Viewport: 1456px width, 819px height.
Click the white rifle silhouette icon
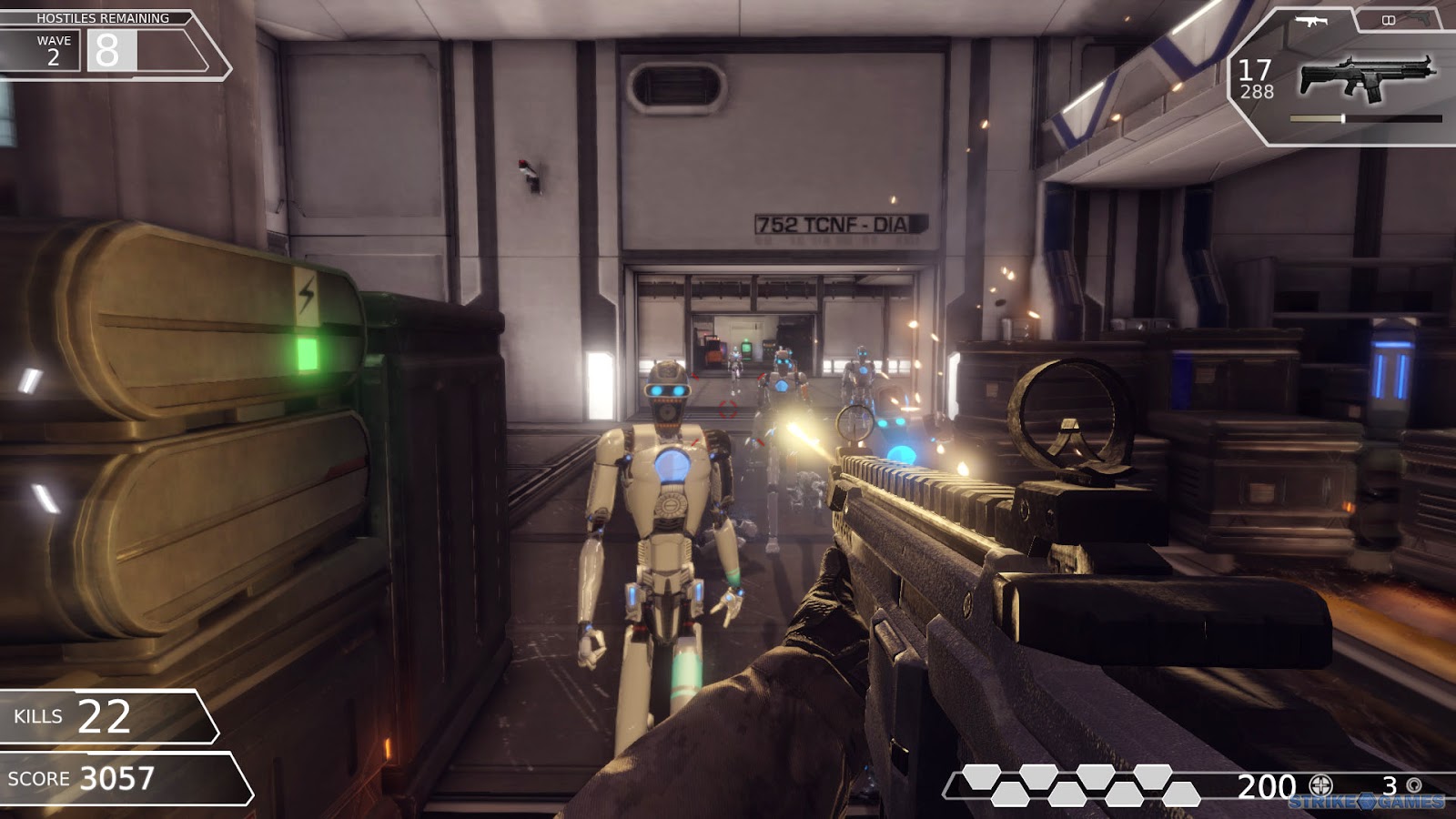tap(1310, 19)
